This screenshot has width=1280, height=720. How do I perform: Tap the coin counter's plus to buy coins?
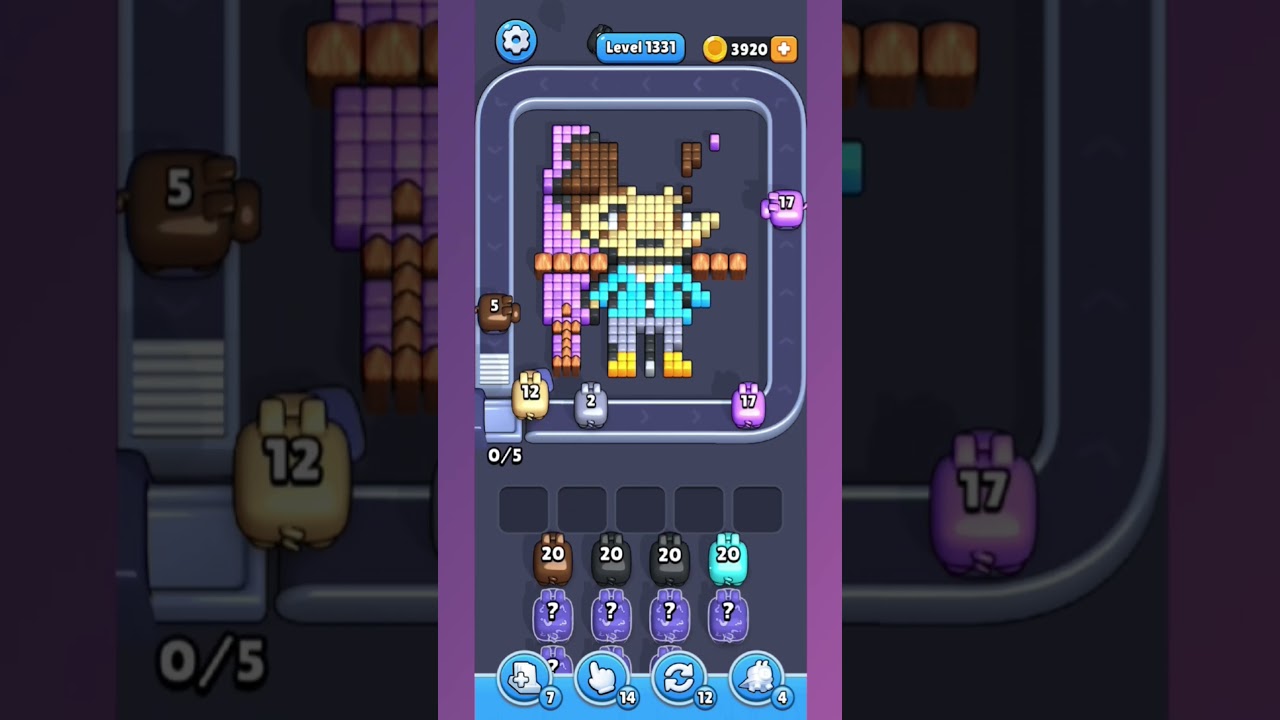784,48
